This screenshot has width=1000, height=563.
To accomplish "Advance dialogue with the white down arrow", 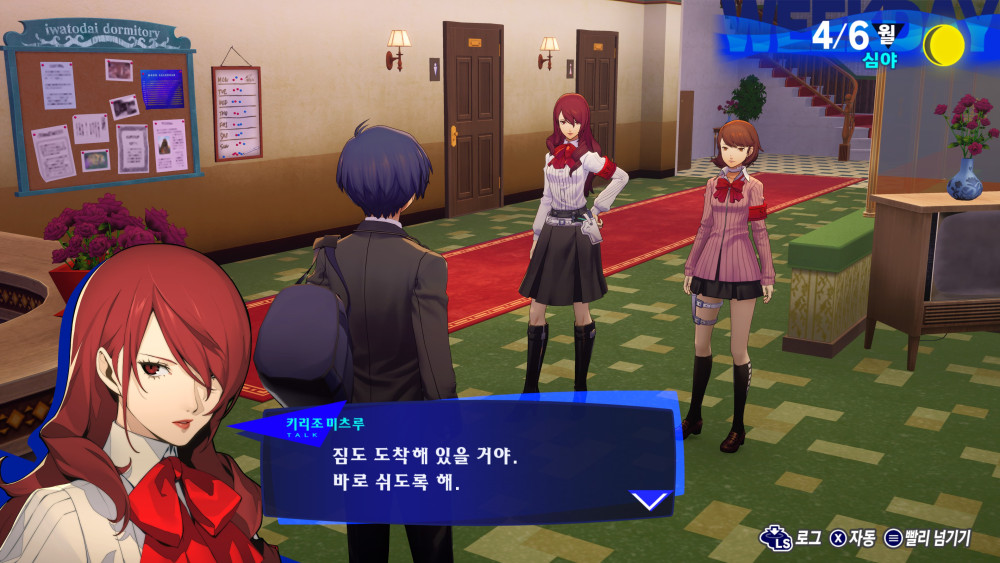I will (x=650, y=499).
